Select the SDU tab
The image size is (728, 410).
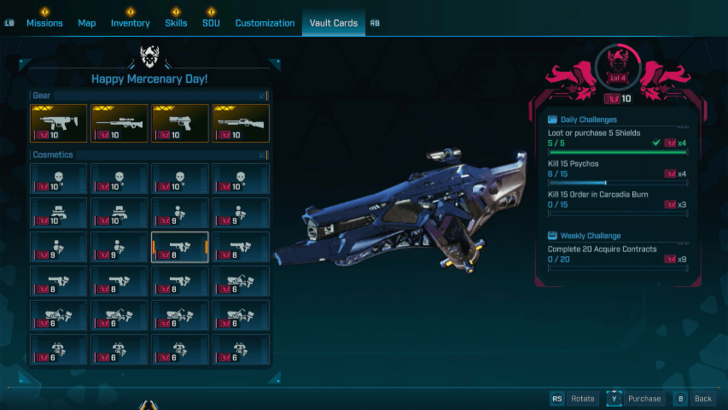point(211,23)
